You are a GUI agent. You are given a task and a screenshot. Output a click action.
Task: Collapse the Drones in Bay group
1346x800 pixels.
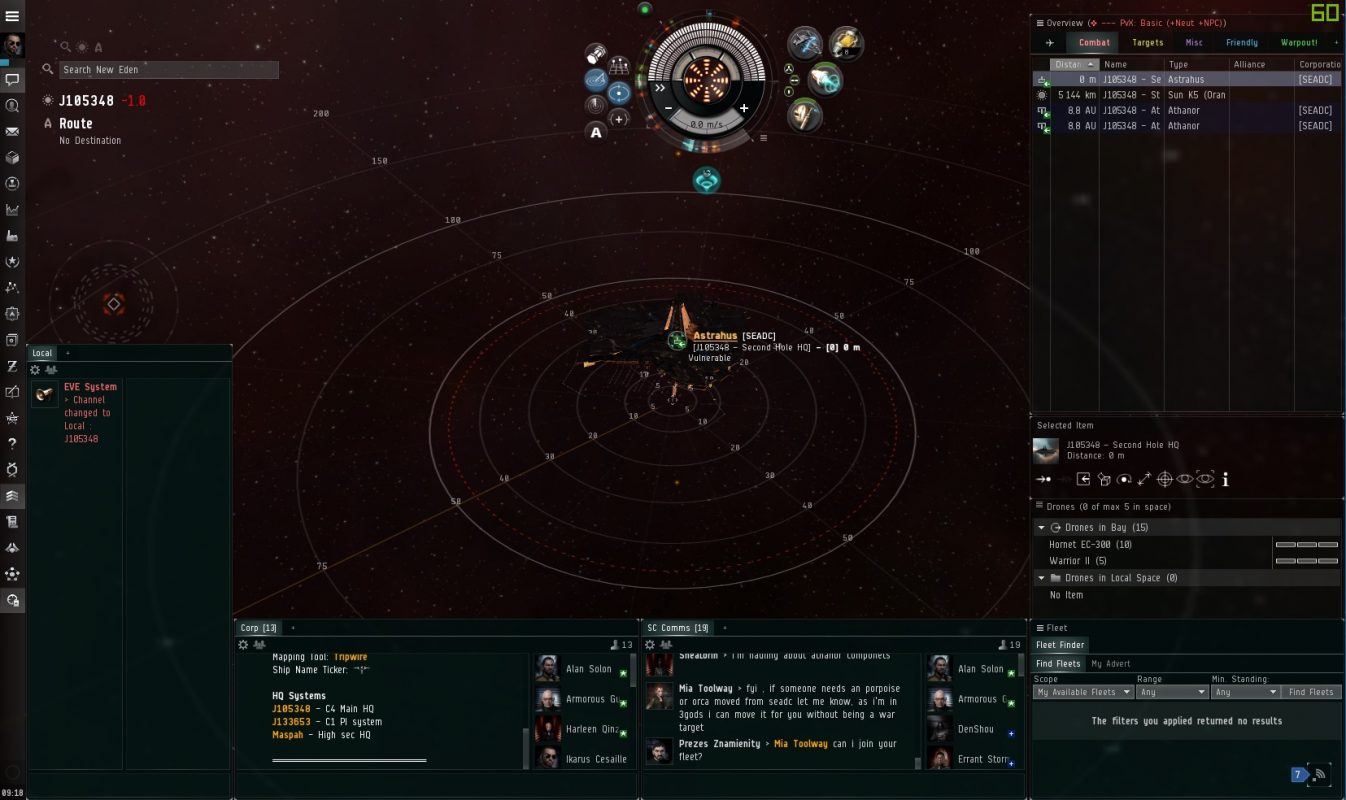(x=1041, y=528)
